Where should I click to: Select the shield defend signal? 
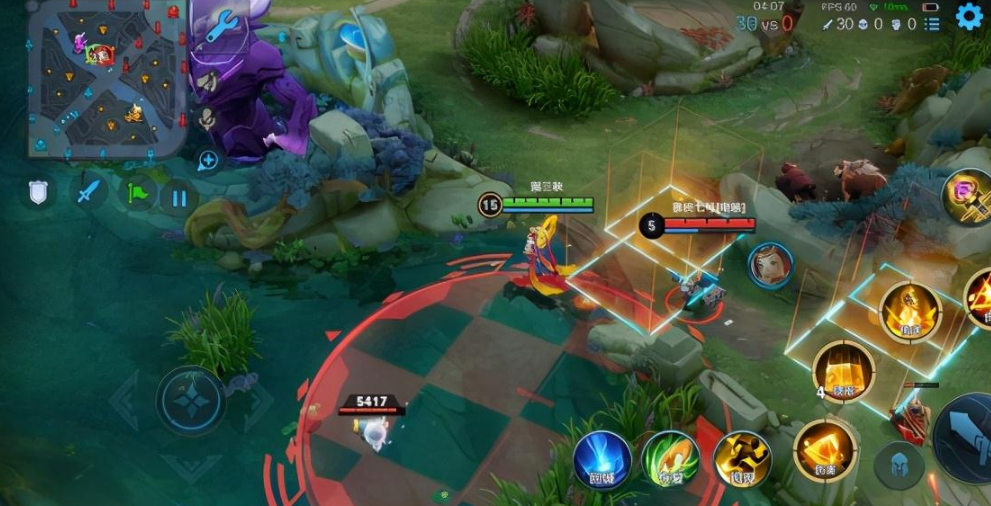tap(38, 191)
